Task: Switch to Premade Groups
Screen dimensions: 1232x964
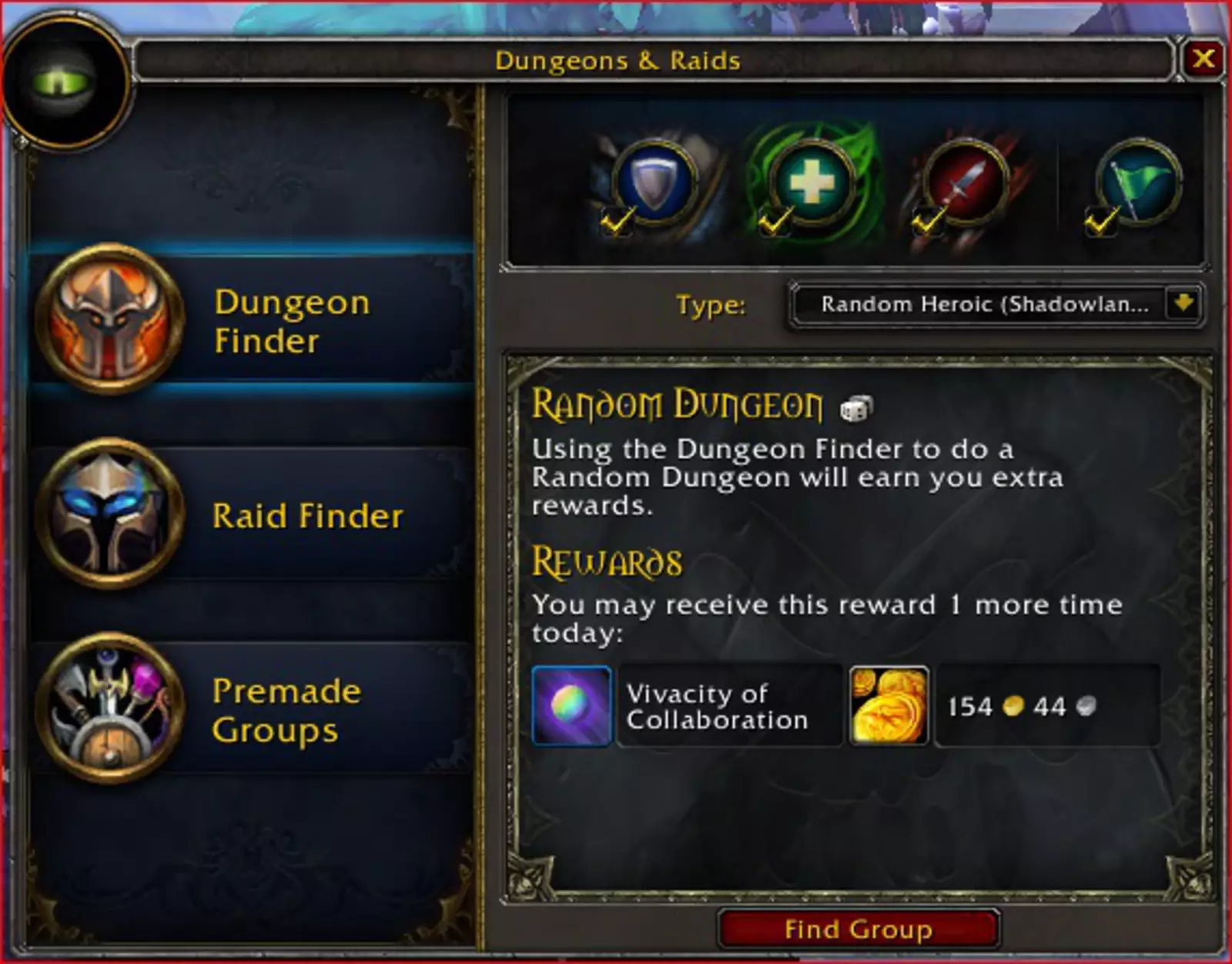Action: click(254, 710)
